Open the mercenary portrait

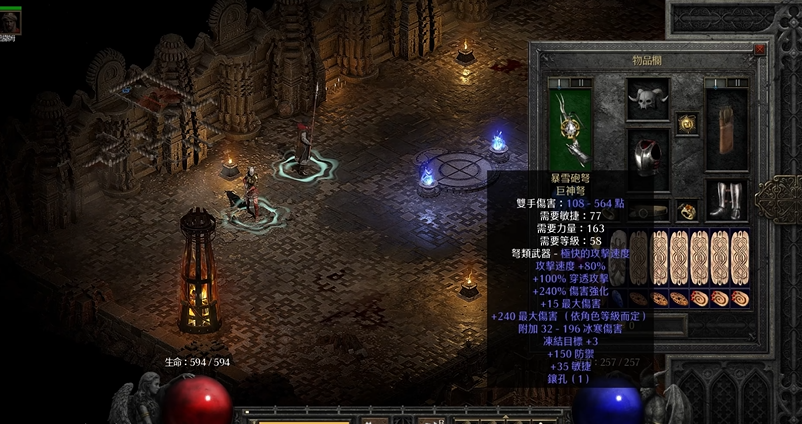(x=11, y=22)
